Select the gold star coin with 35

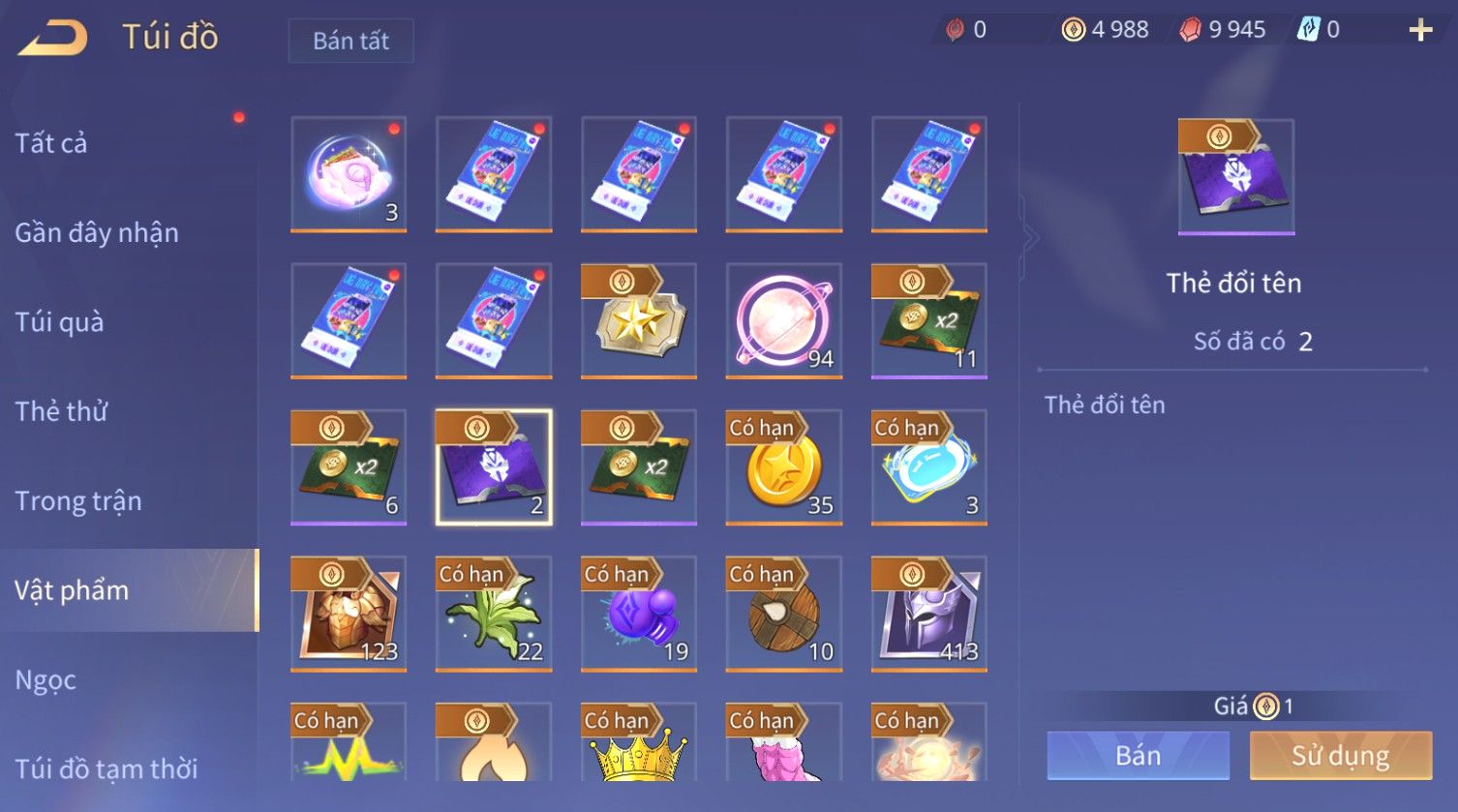point(784,467)
